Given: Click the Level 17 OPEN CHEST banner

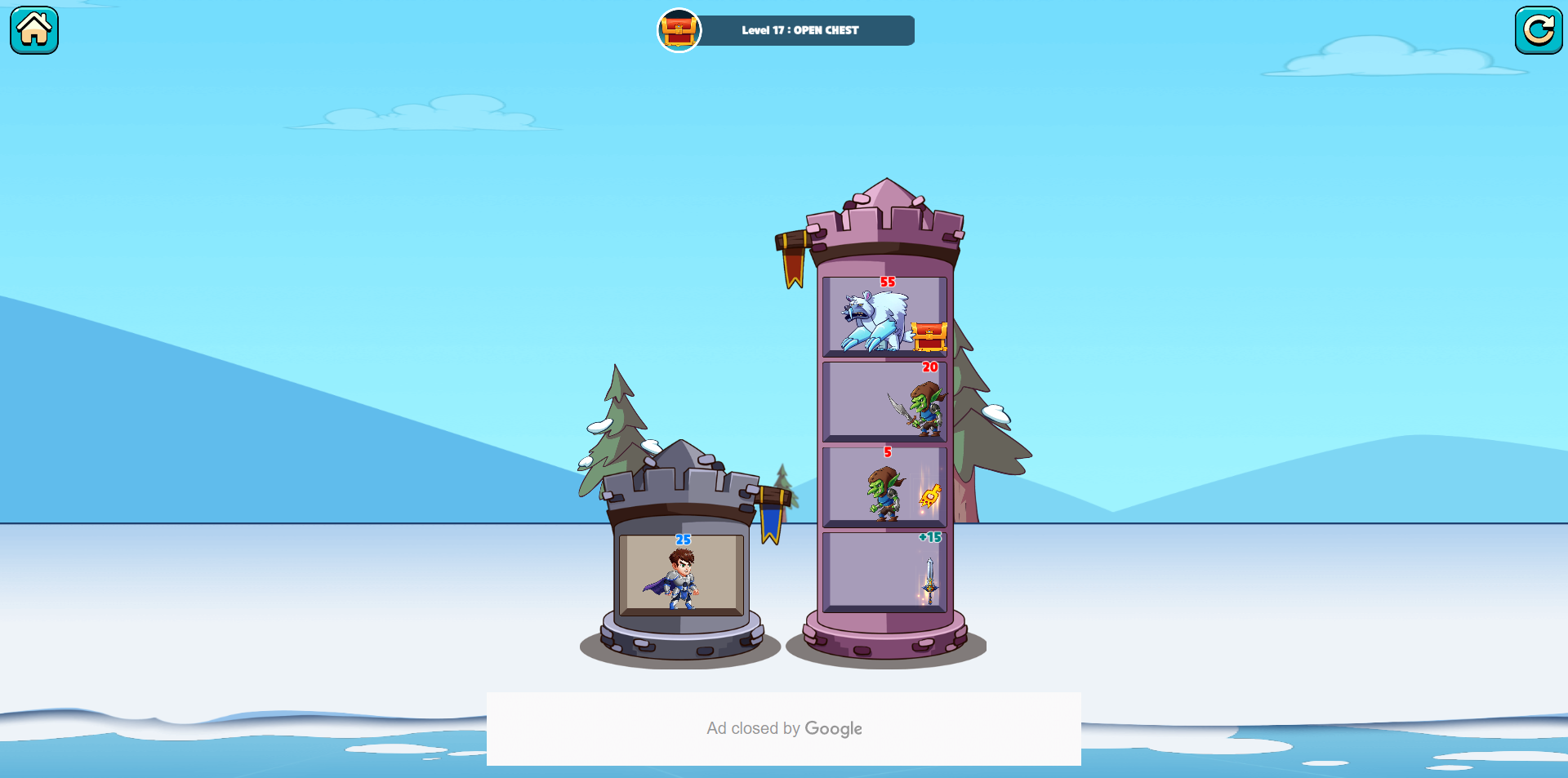Looking at the screenshot, I should tap(800, 30).
